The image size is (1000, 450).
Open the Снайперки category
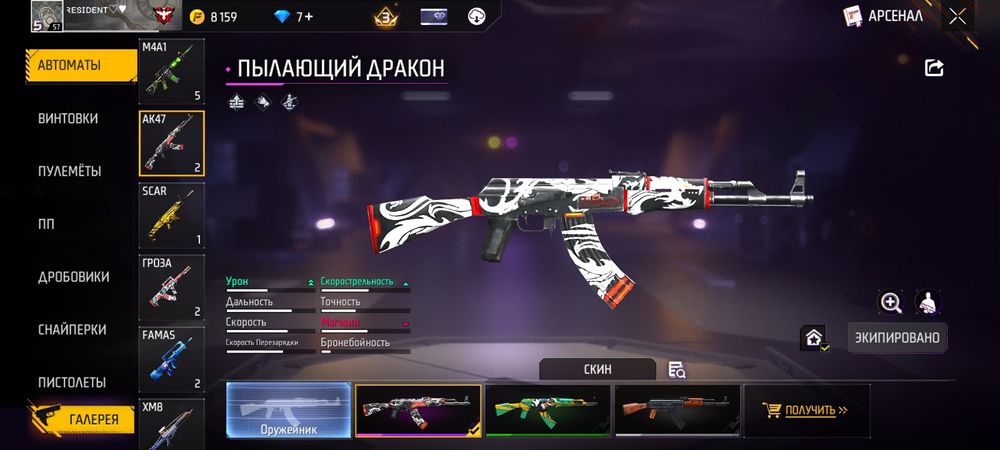[x=71, y=330]
